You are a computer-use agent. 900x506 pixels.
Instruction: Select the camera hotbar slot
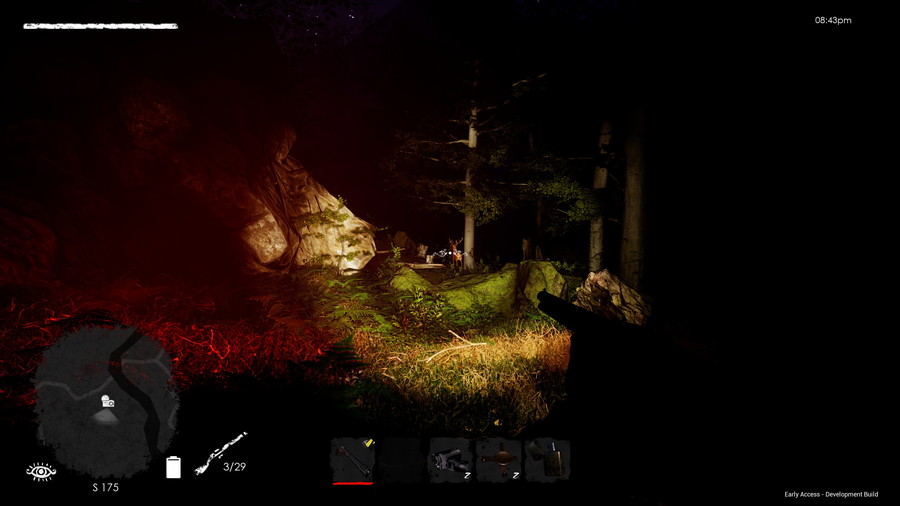pos(450,460)
